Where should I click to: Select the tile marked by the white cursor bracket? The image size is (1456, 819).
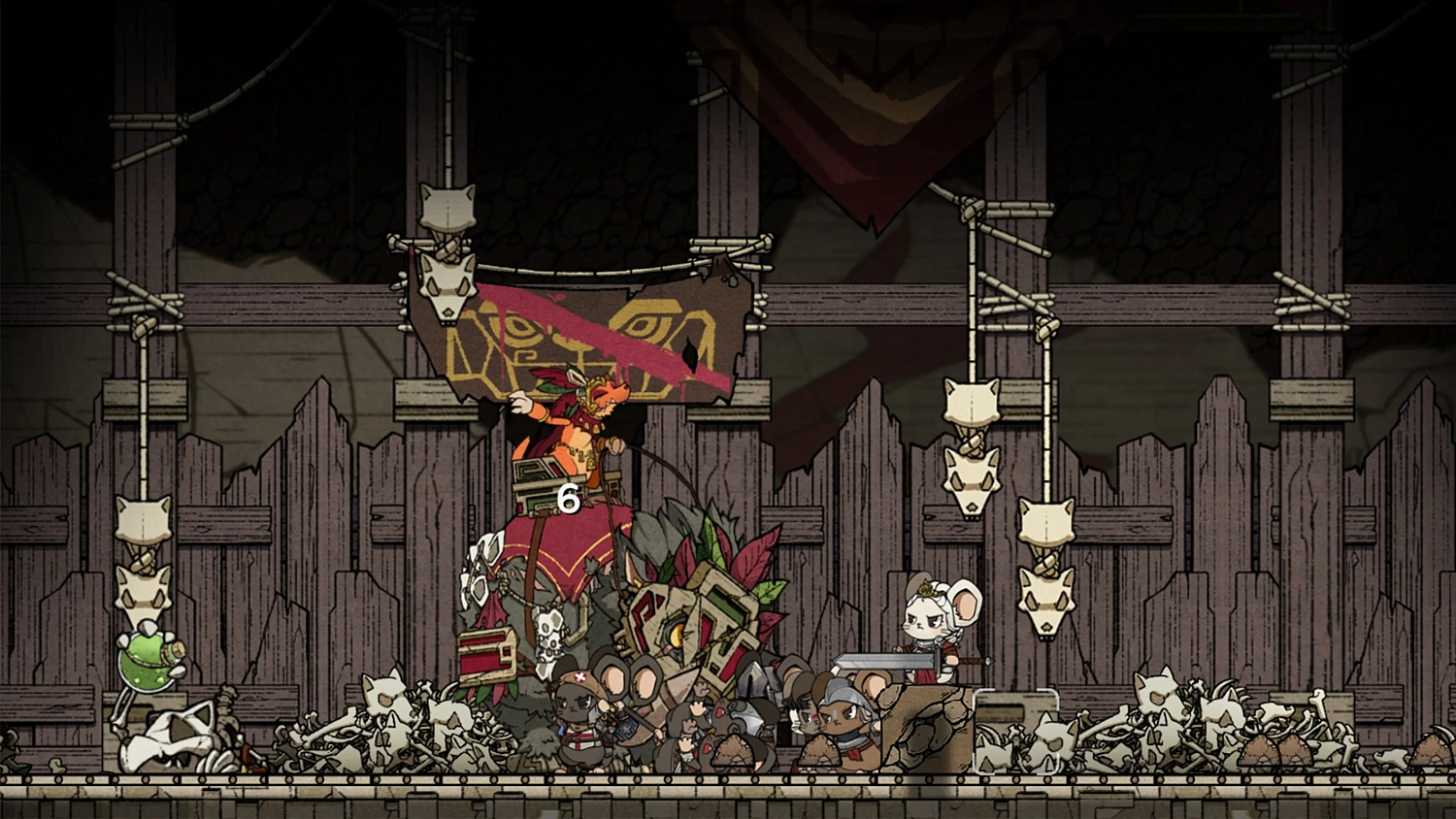point(1015,730)
